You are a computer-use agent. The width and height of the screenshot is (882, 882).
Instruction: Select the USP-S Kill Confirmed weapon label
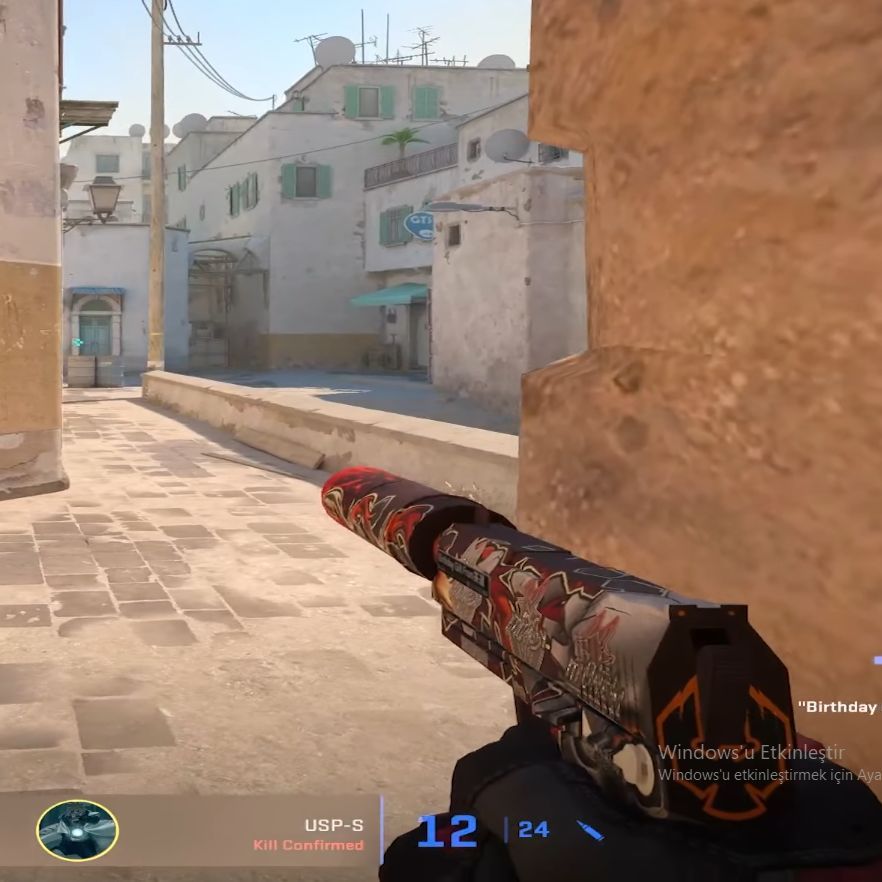click(x=311, y=835)
